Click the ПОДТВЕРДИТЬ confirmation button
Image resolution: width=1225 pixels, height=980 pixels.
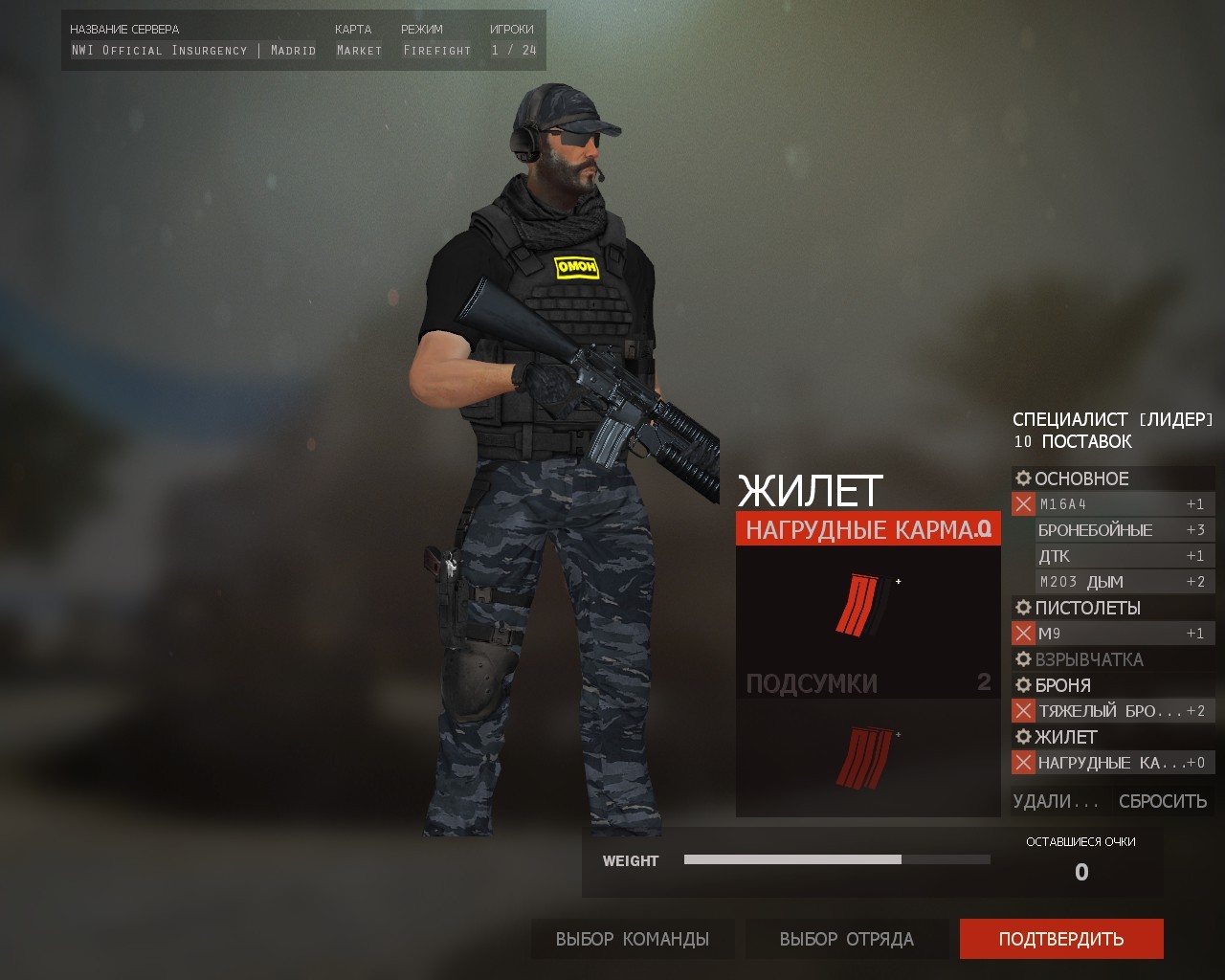pyautogui.click(x=1062, y=939)
